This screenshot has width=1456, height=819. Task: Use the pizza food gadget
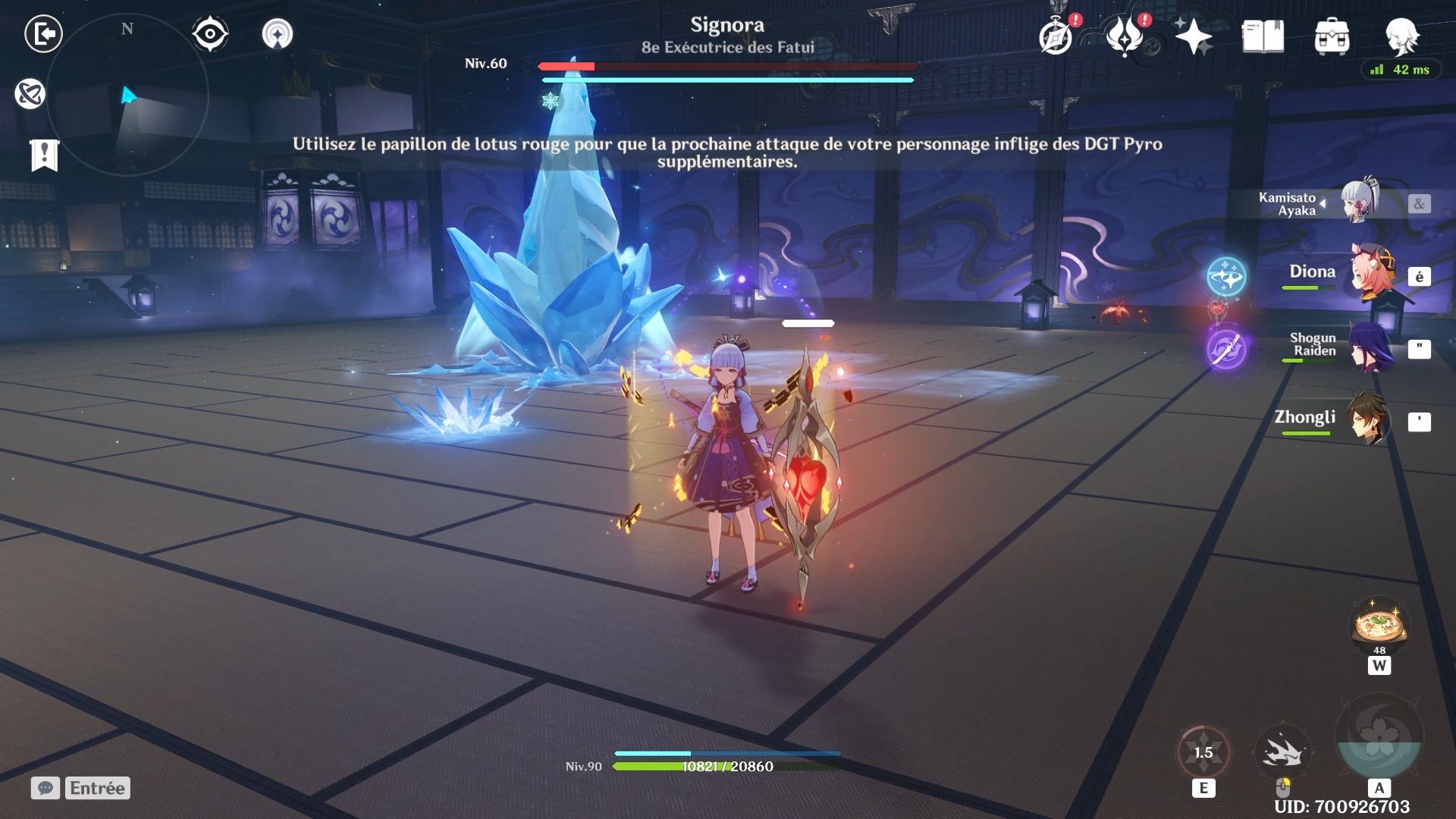point(1379,626)
